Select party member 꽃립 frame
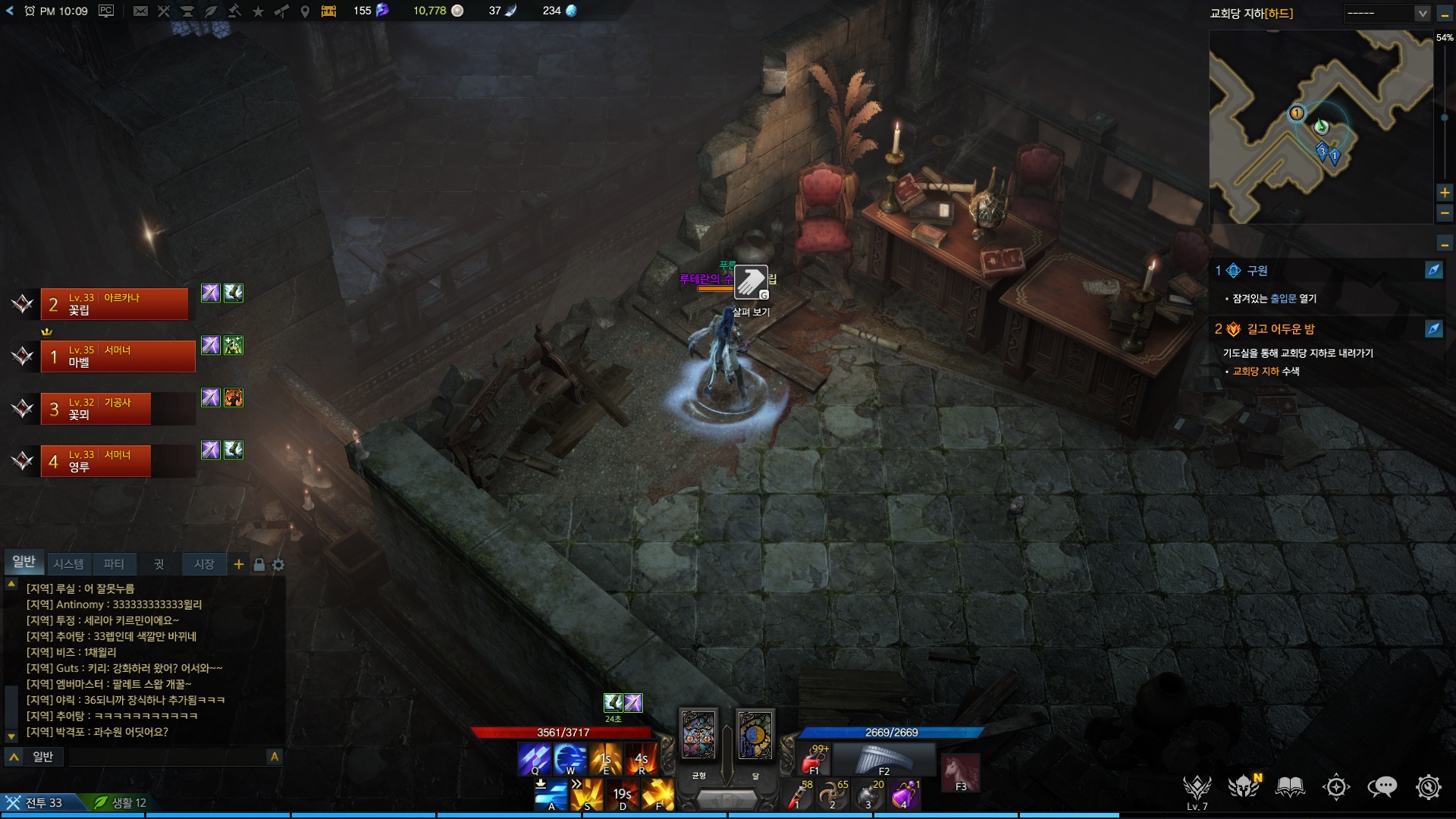 pos(114,304)
